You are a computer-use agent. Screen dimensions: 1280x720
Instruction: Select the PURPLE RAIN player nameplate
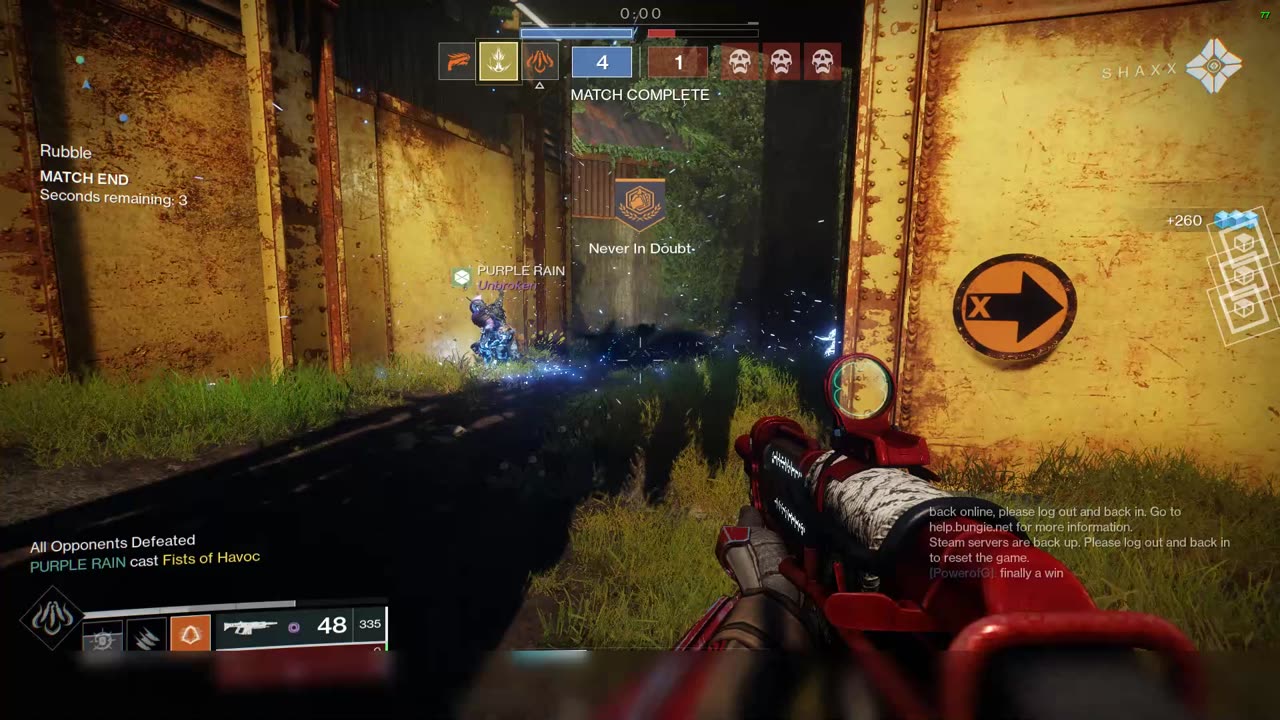click(520, 271)
